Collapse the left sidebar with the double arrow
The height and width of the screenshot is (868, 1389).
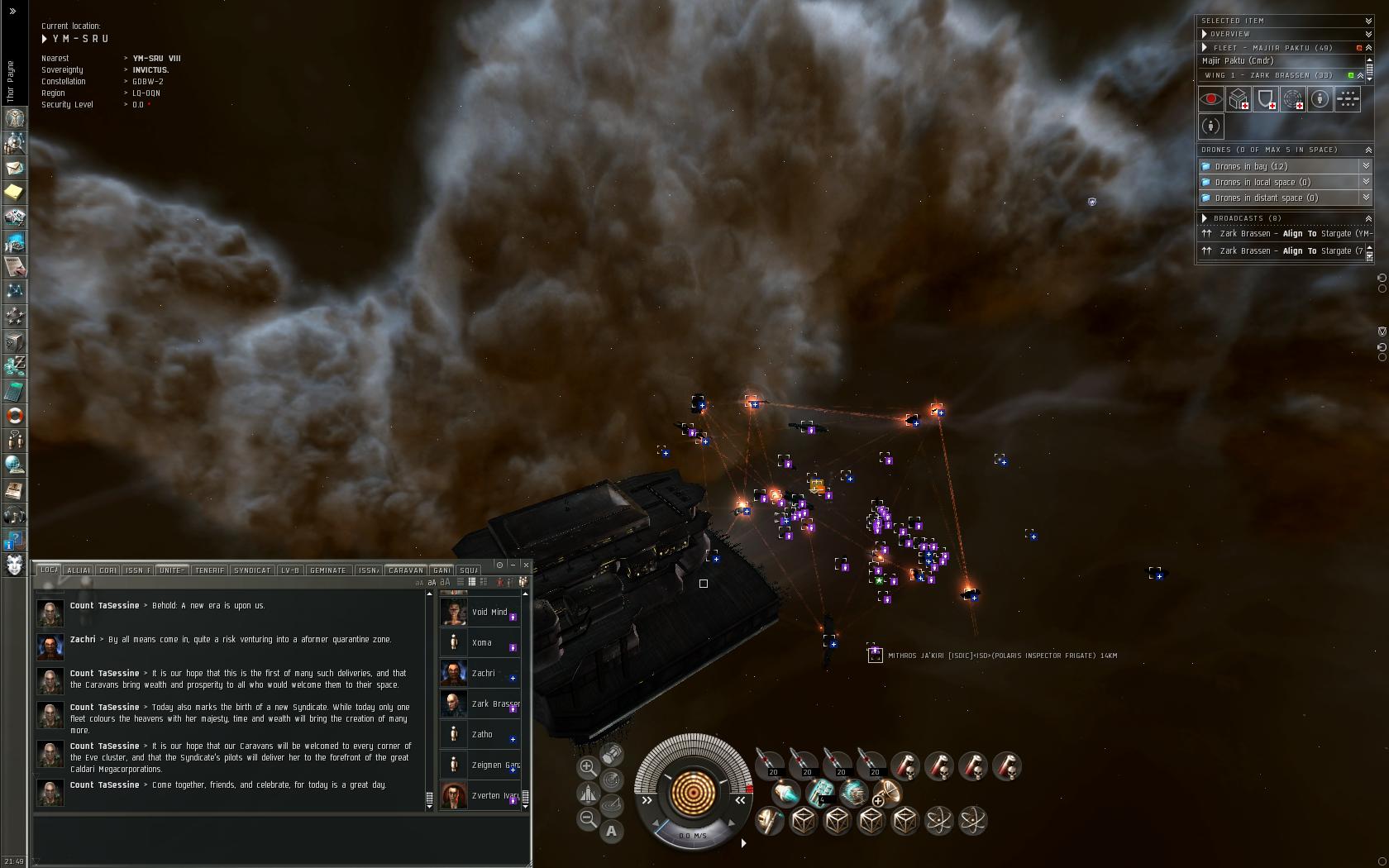[x=12, y=11]
